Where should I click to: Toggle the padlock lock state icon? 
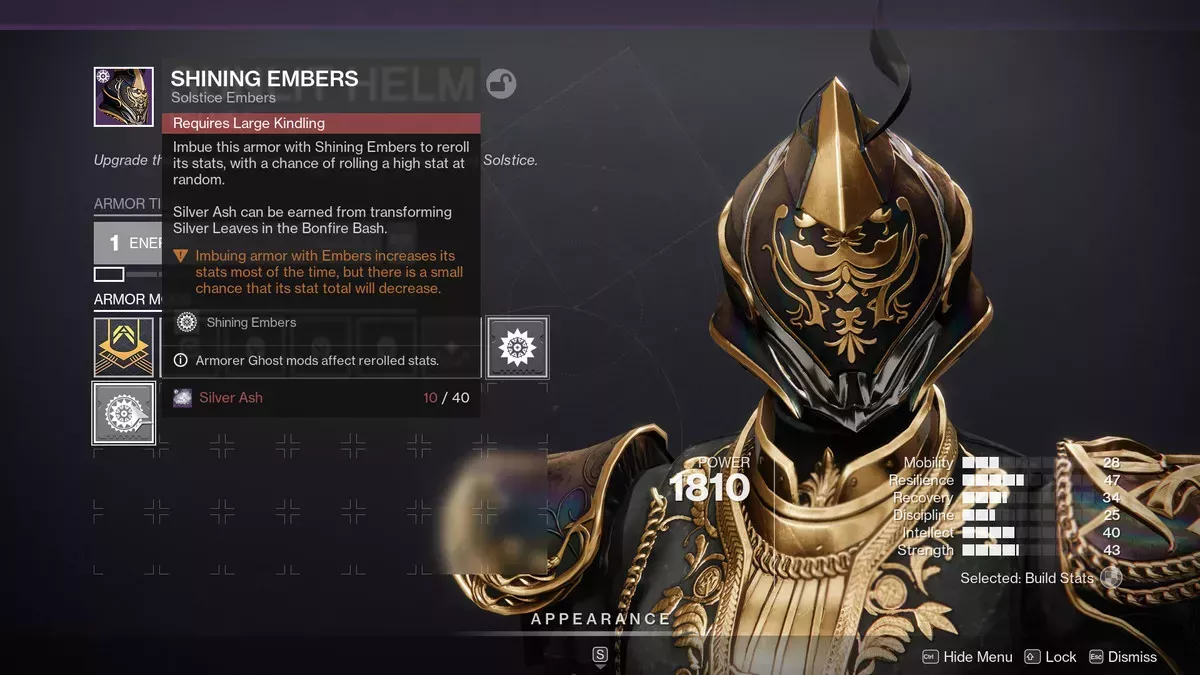pos(501,84)
